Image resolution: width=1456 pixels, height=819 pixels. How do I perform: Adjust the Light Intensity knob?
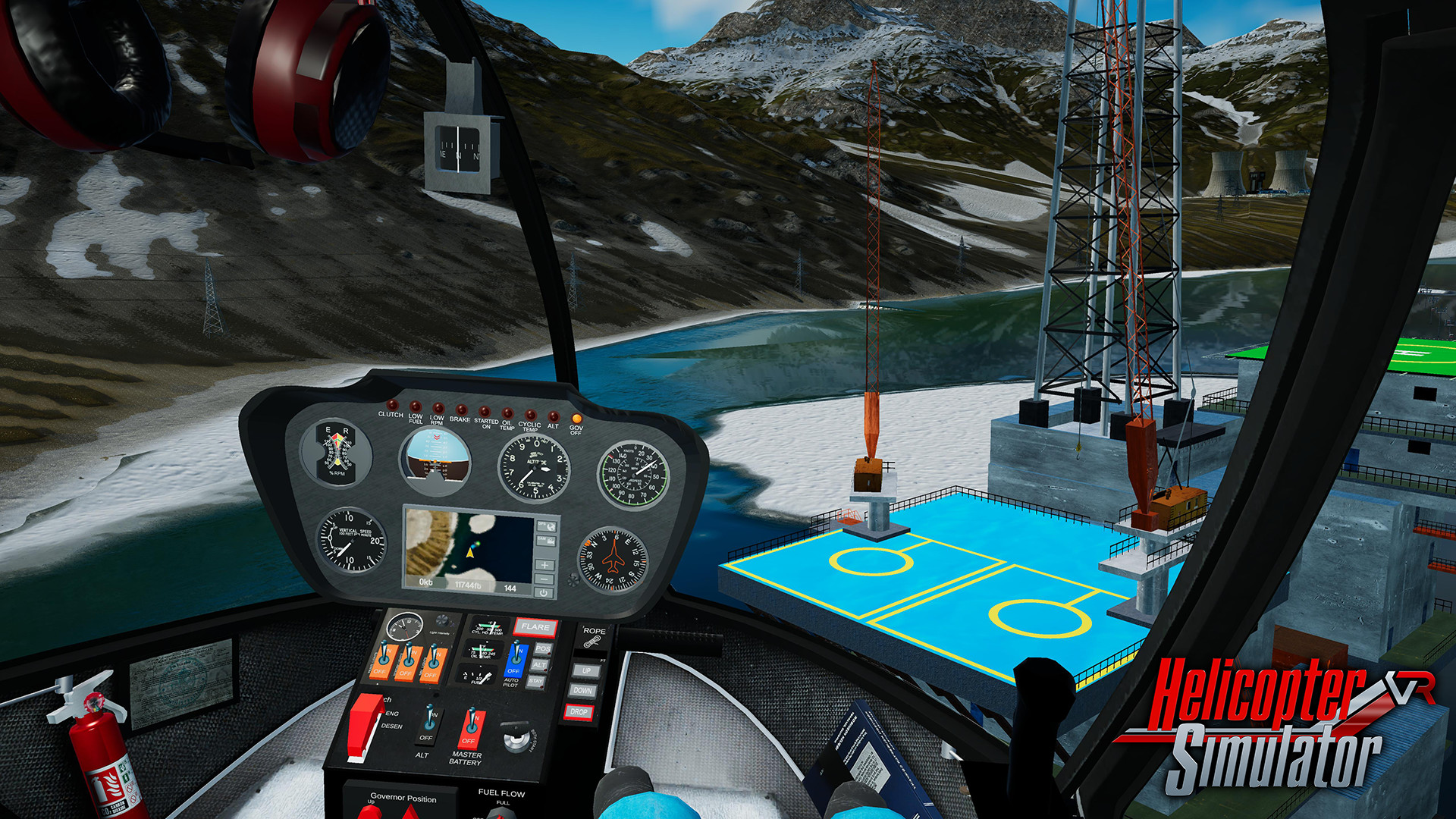tap(442, 621)
